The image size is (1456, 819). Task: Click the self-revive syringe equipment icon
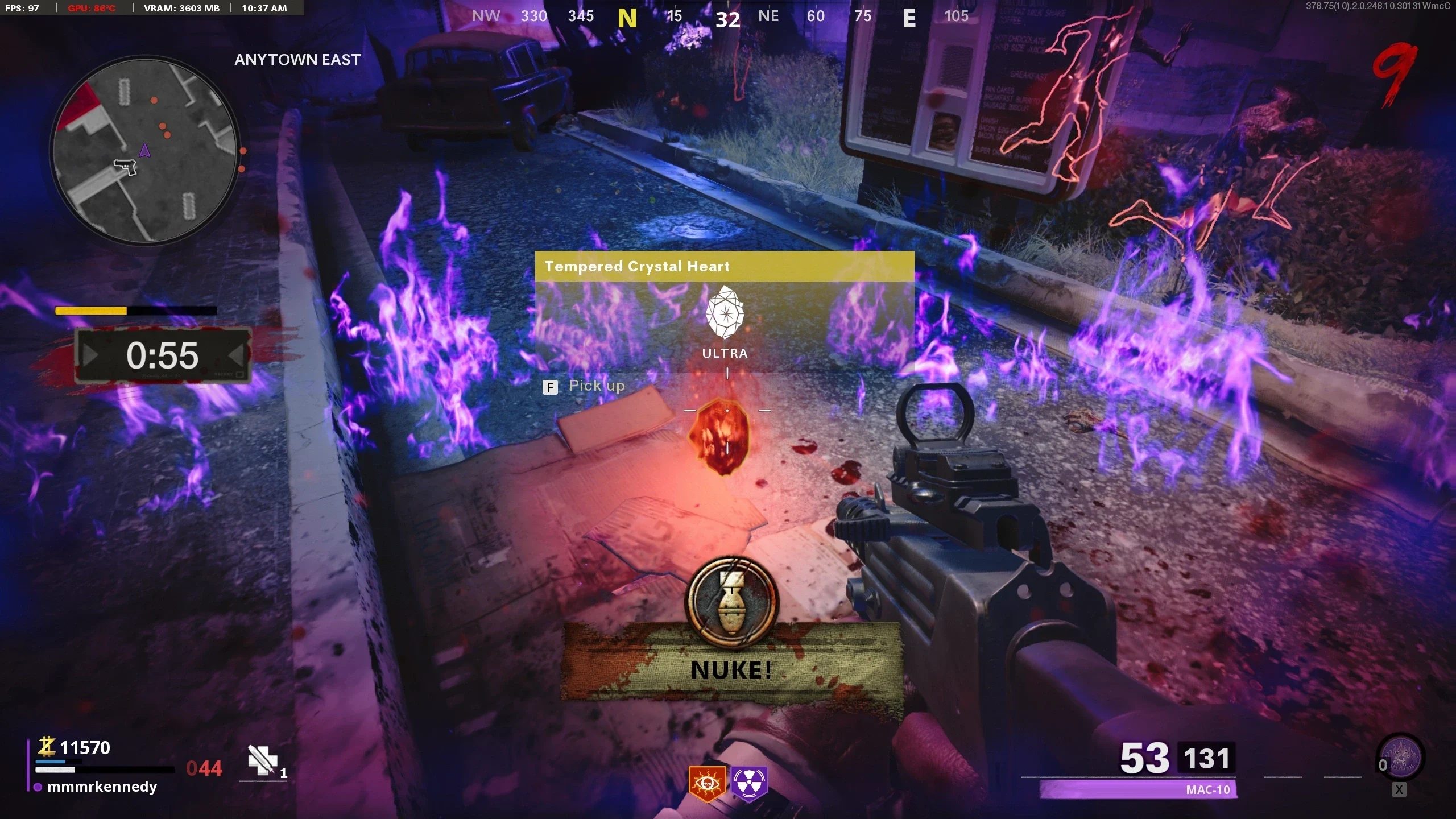click(263, 761)
